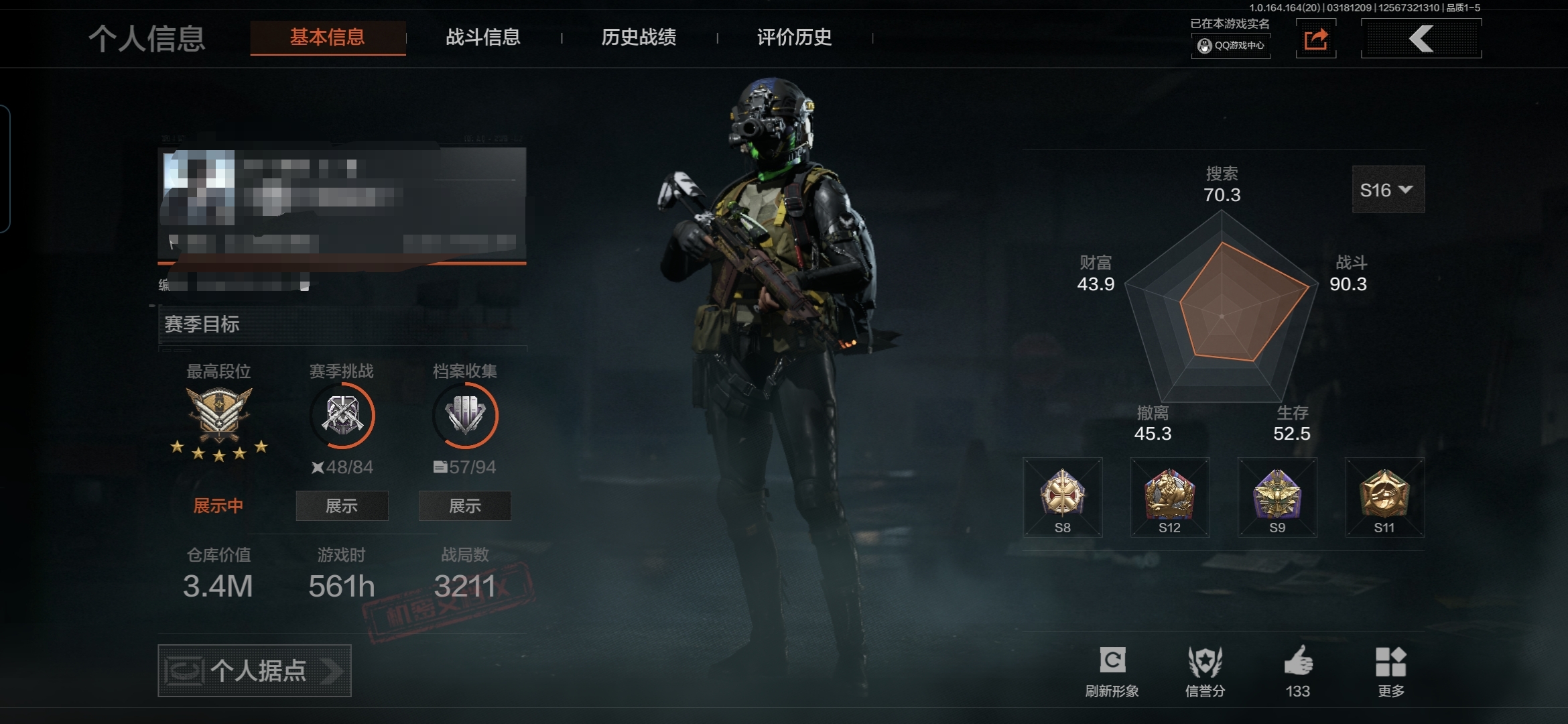Screen dimensions: 1568x724
Task: Select the S8 season badge
Action: 1063,497
